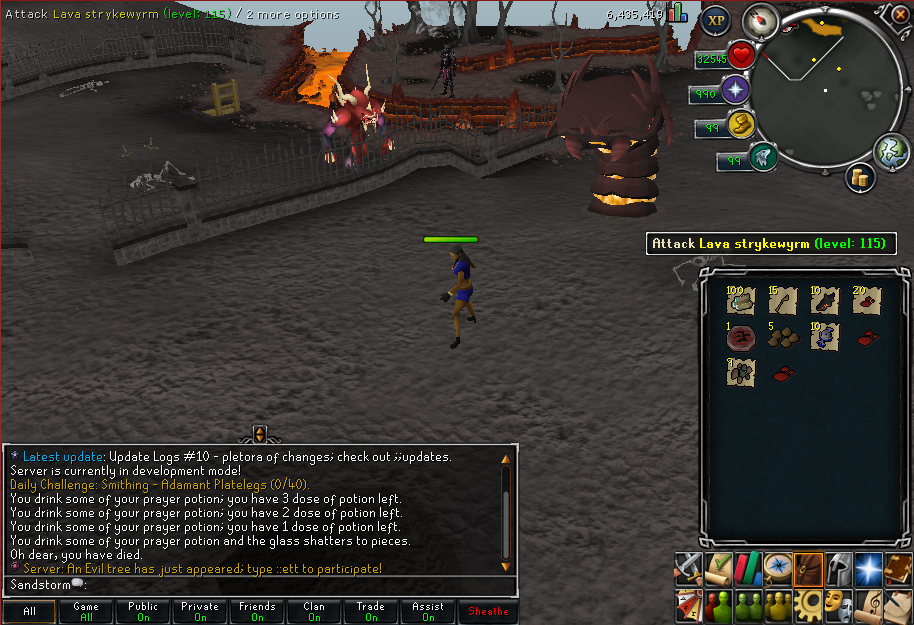Select the stack of 5 brown seeds
This screenshot has height=625, width=914.
coord(780,337)
